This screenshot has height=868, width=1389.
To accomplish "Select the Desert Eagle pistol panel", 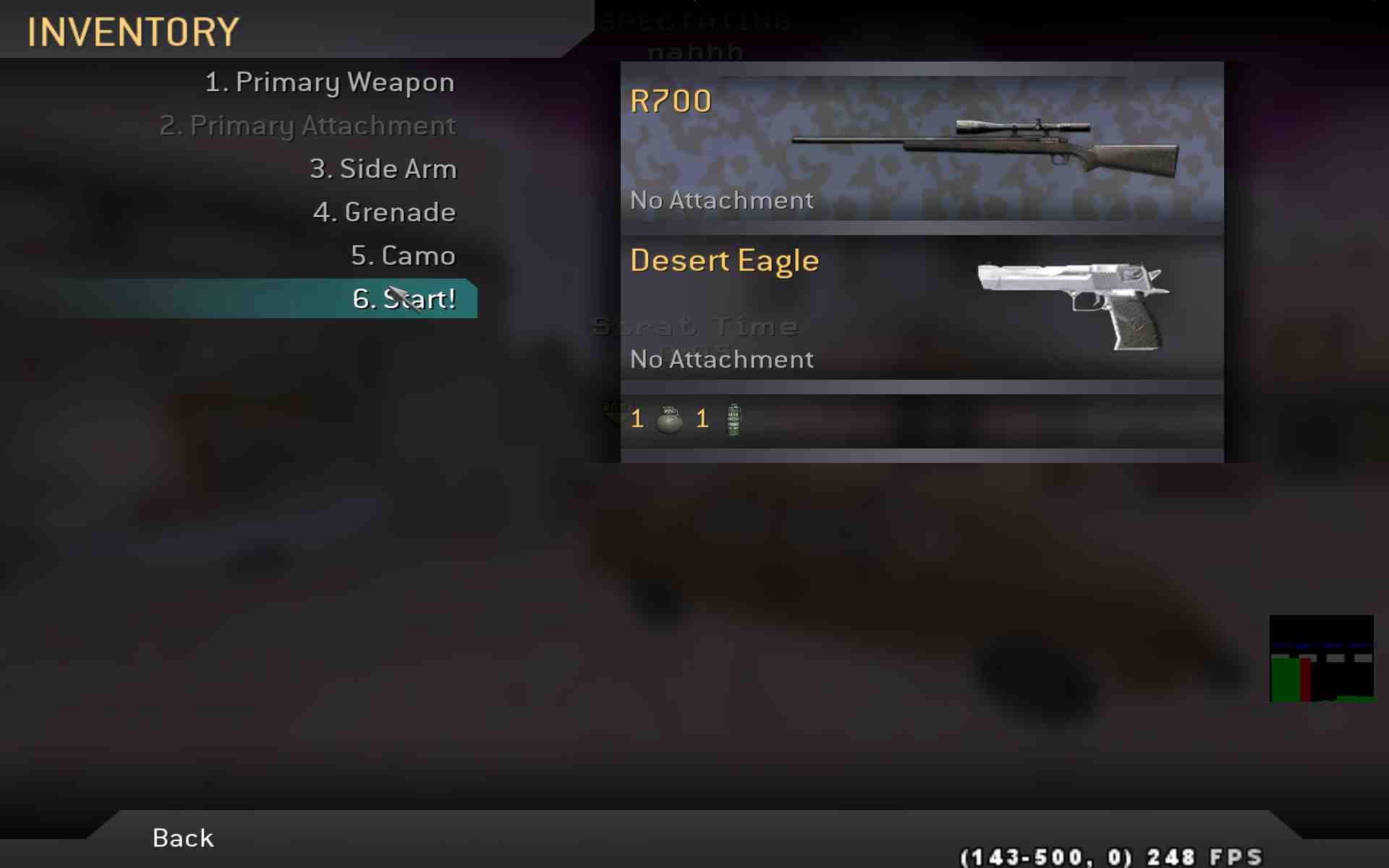I will click(x=922, y=307).
